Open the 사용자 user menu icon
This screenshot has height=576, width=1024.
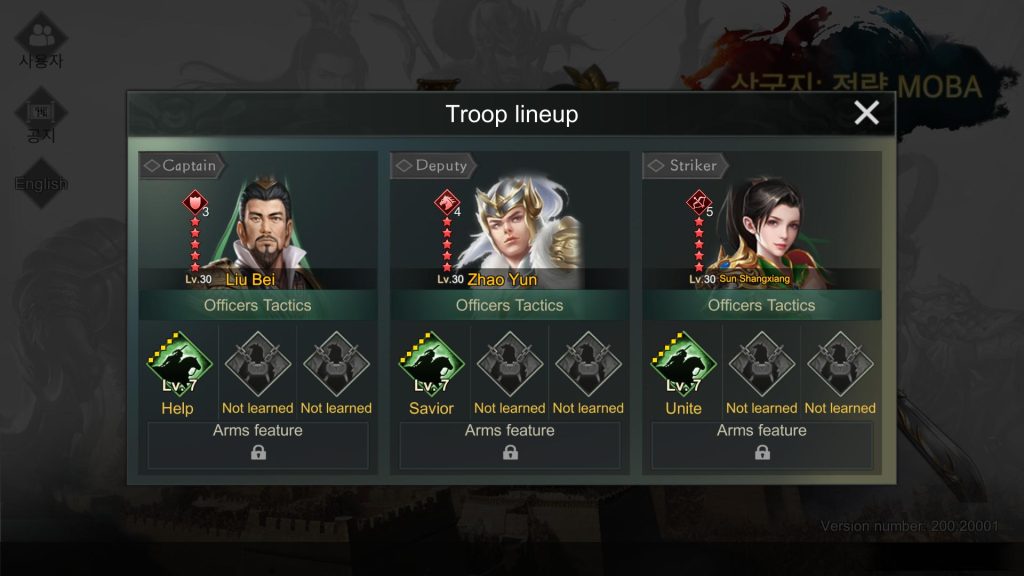coord(41,40)
